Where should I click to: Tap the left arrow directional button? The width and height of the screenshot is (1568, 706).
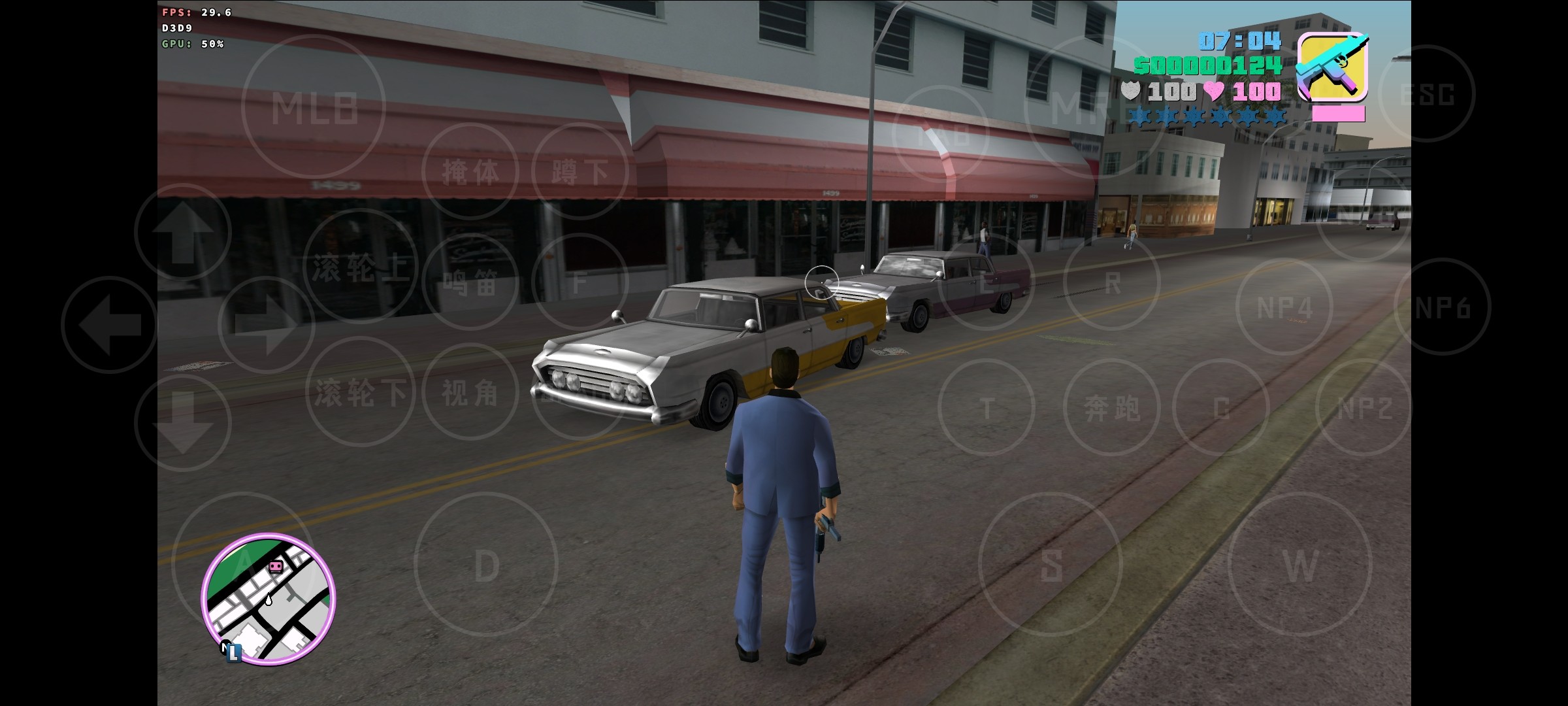click(x=110, y=325)
